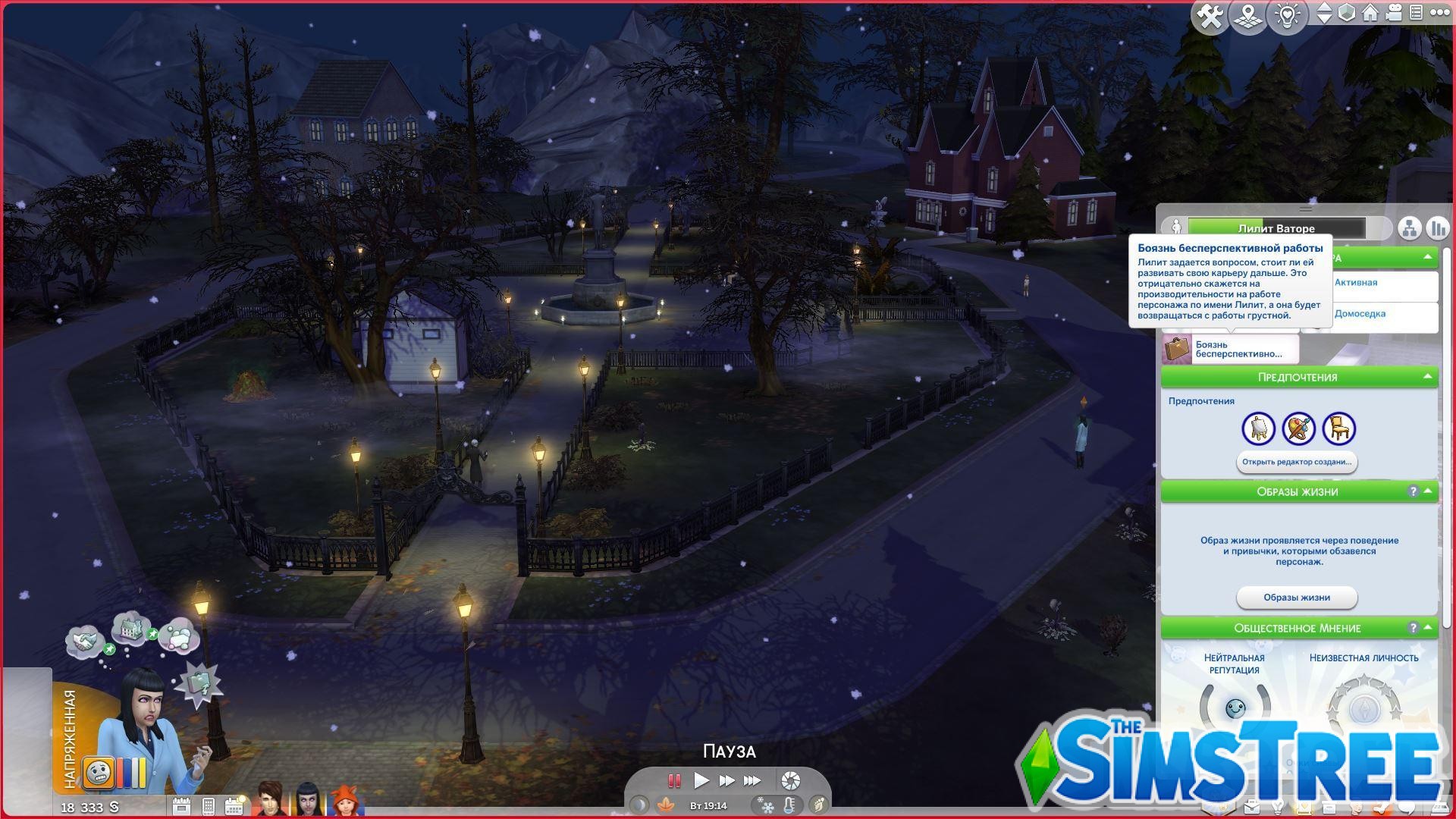Start video capture with the camera icon
The height and width of the screenshot is (819, 1456).
pyautogui.click(x=1395, y=13)
